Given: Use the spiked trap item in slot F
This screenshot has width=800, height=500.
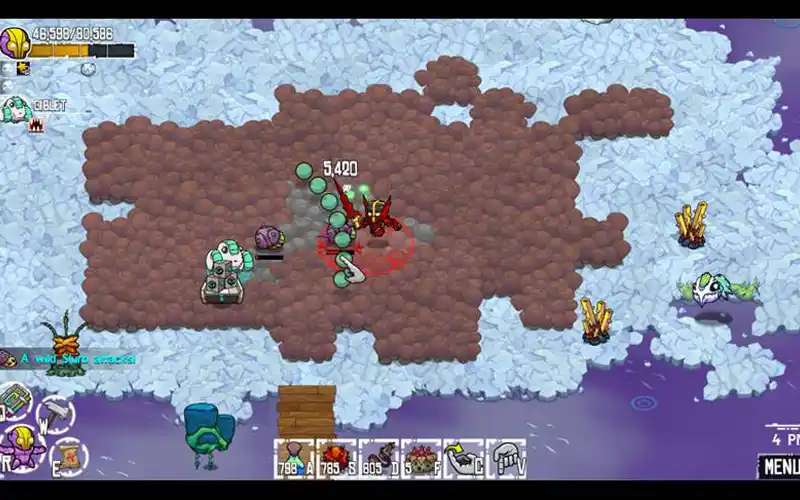Looking at the screenshot, I should tap(421, 458).
